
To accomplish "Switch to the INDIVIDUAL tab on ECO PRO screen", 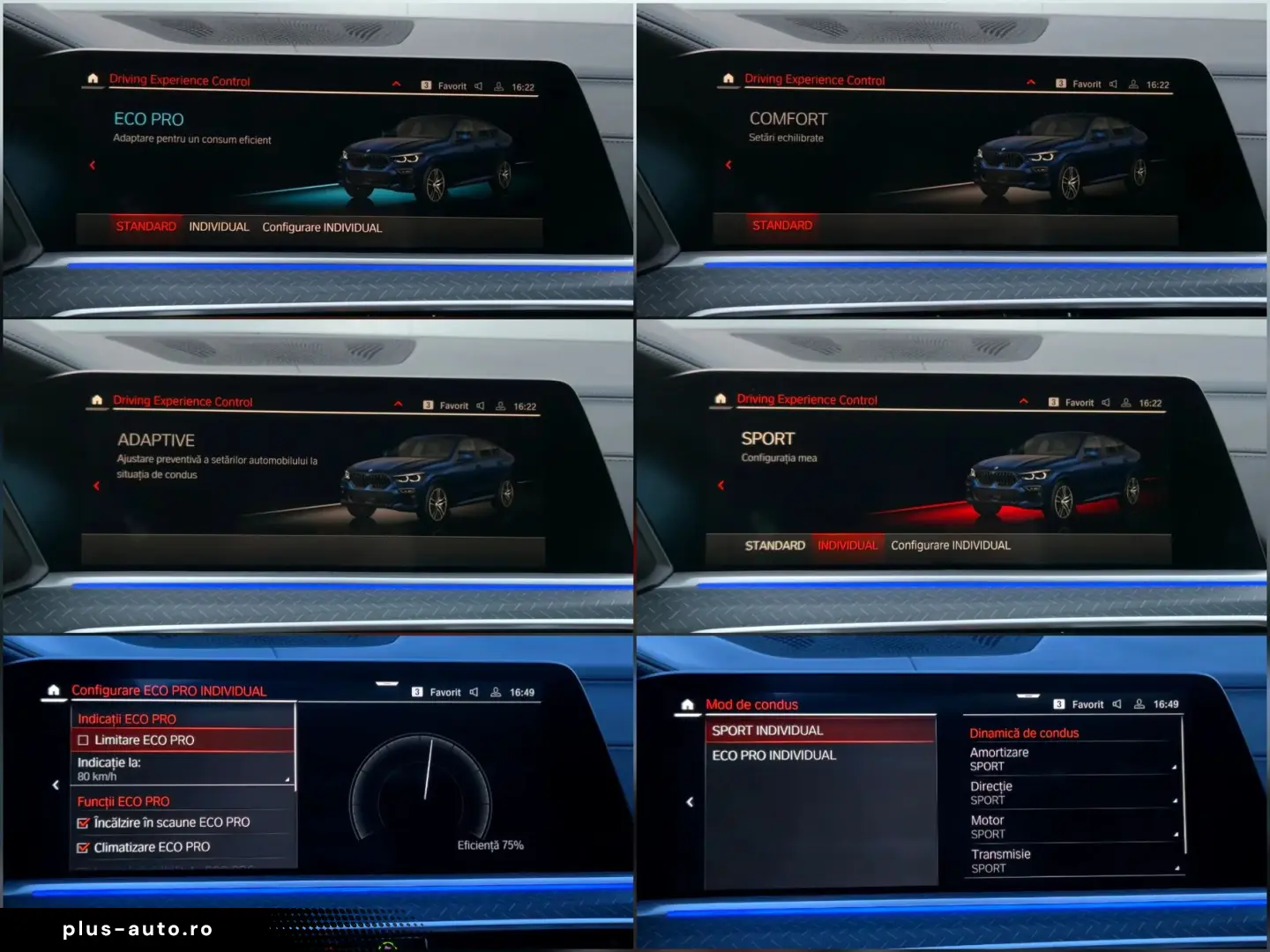I will coord(219,227).
